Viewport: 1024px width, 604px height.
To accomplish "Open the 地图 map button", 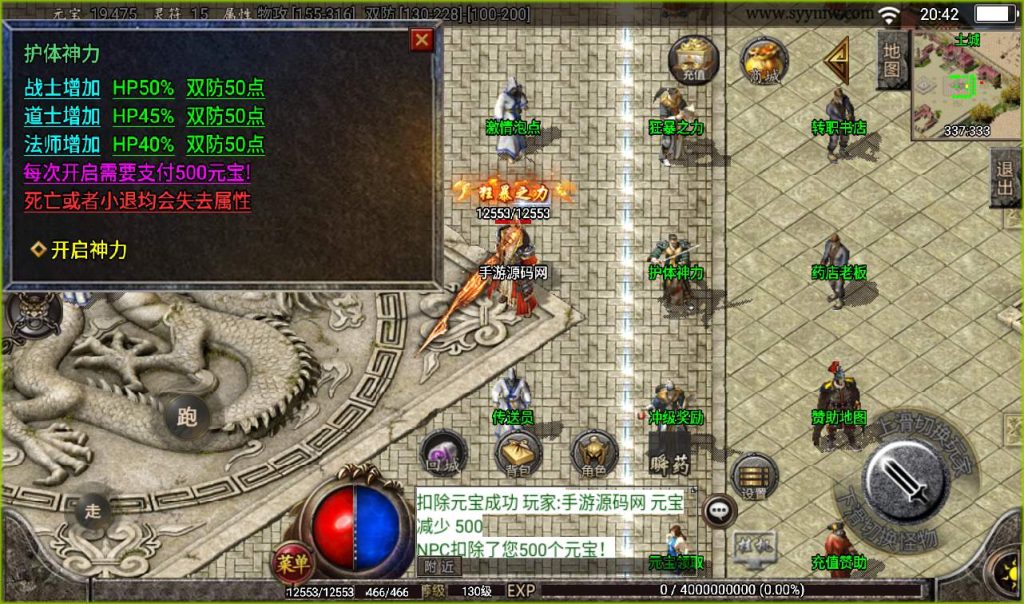I will pyautogui.click(x=893, y=60).
